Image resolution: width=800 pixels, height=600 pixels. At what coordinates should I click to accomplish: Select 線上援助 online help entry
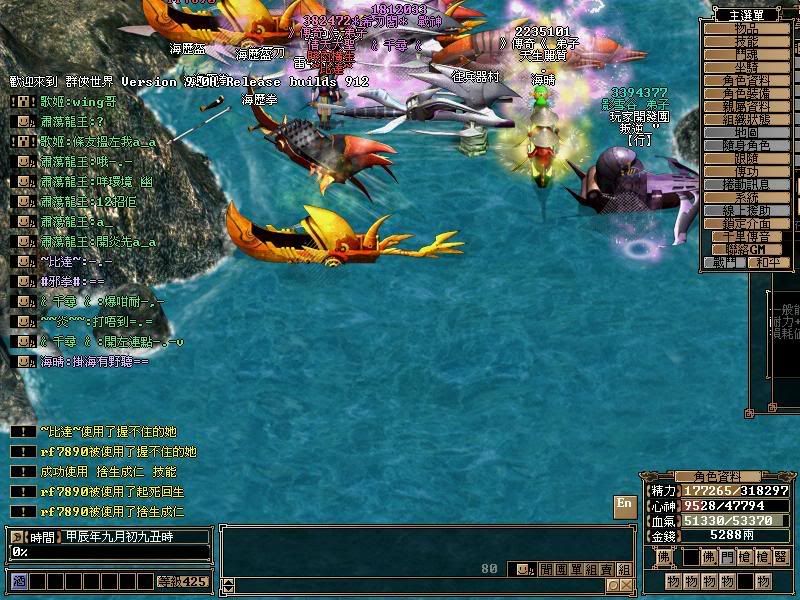pyautogui.click(x=746, y=210)
